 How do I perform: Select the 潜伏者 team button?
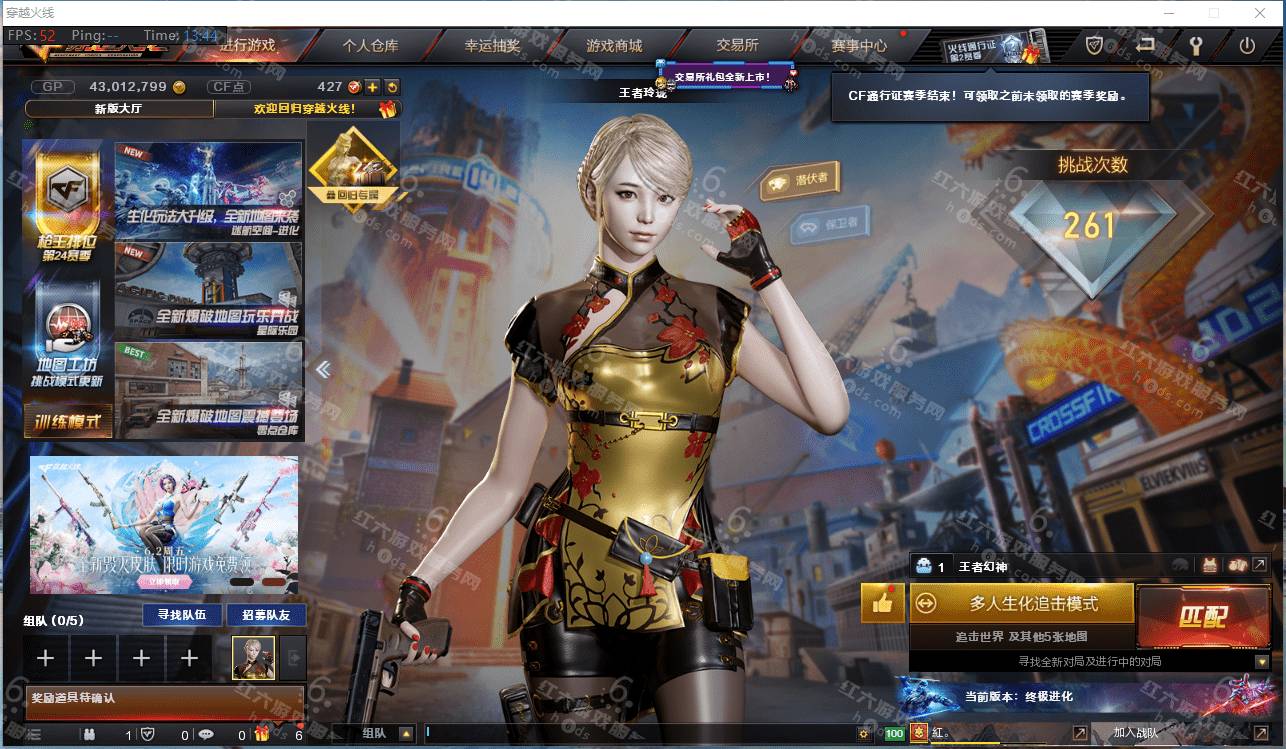tap(800, 180)
